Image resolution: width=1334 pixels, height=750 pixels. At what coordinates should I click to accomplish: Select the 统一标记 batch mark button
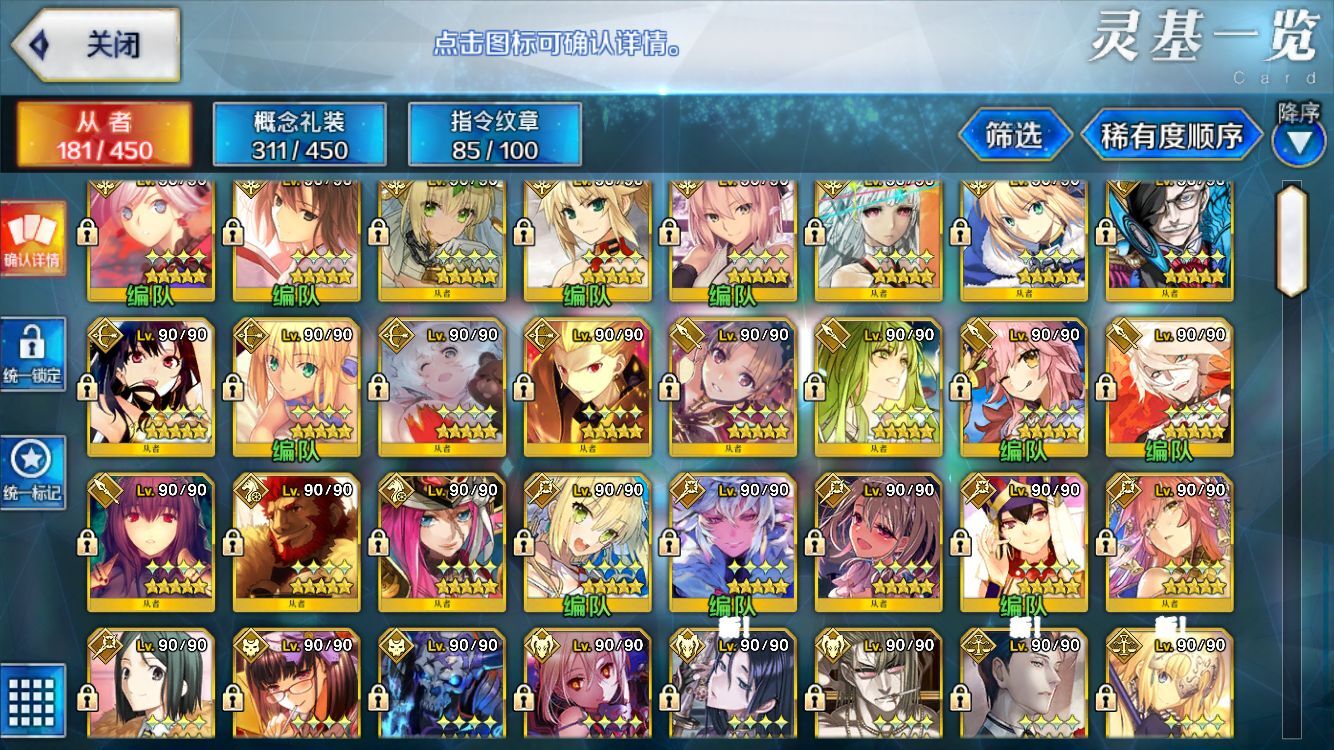pos(32,472)
